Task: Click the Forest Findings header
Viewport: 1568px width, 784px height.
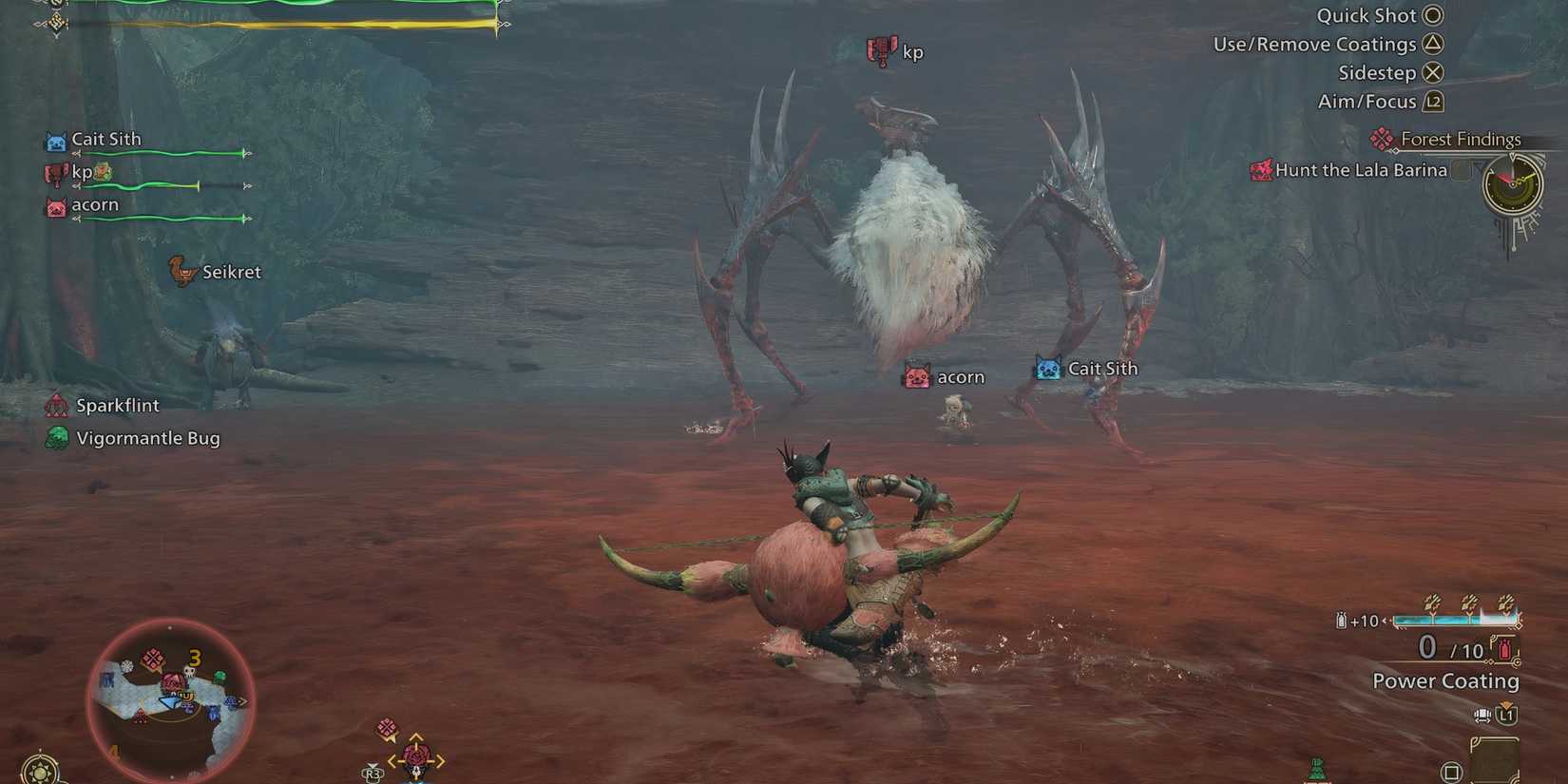Action: pyautogui.click(x=1459, y=139)
